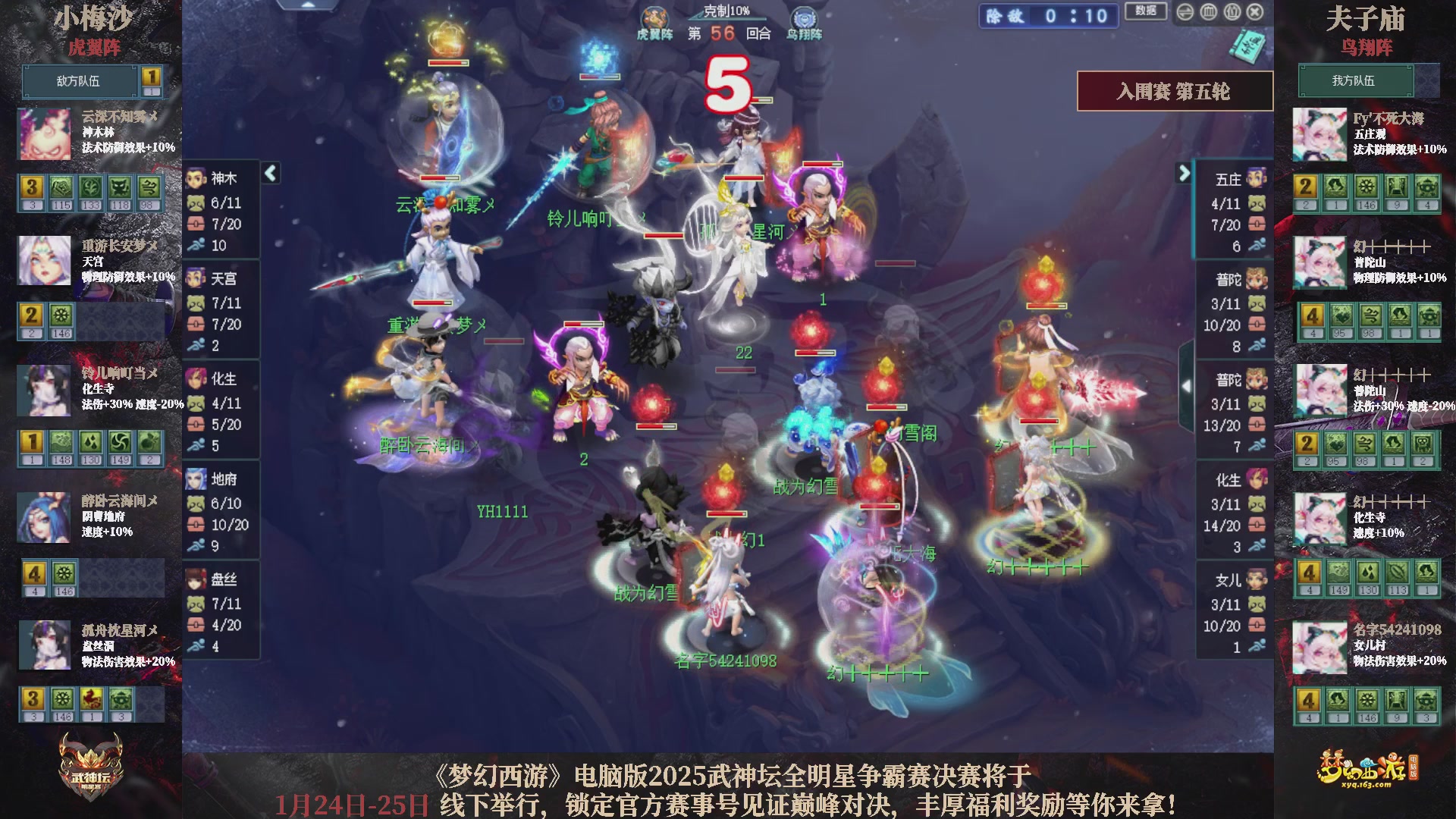Switch to the 敌方队伍 team view
Screen dimensions: 1456x819
click(x=78, y=81)
